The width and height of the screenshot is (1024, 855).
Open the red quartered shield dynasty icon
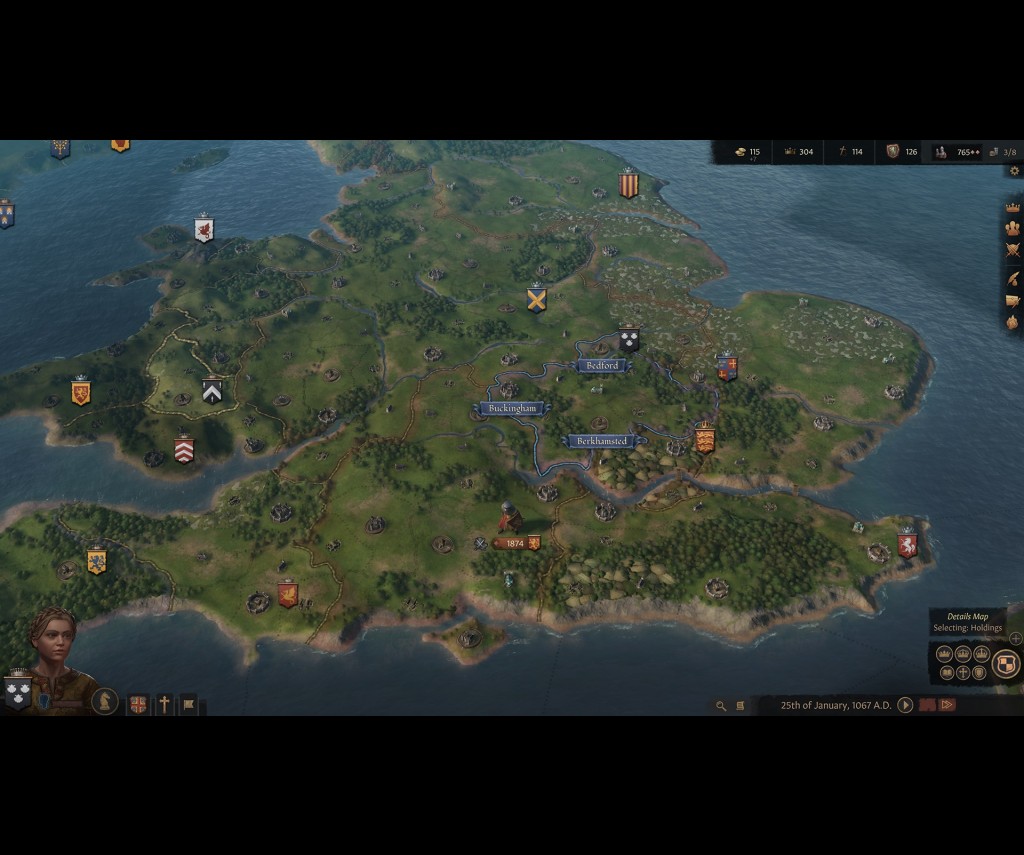coord(138,705)
